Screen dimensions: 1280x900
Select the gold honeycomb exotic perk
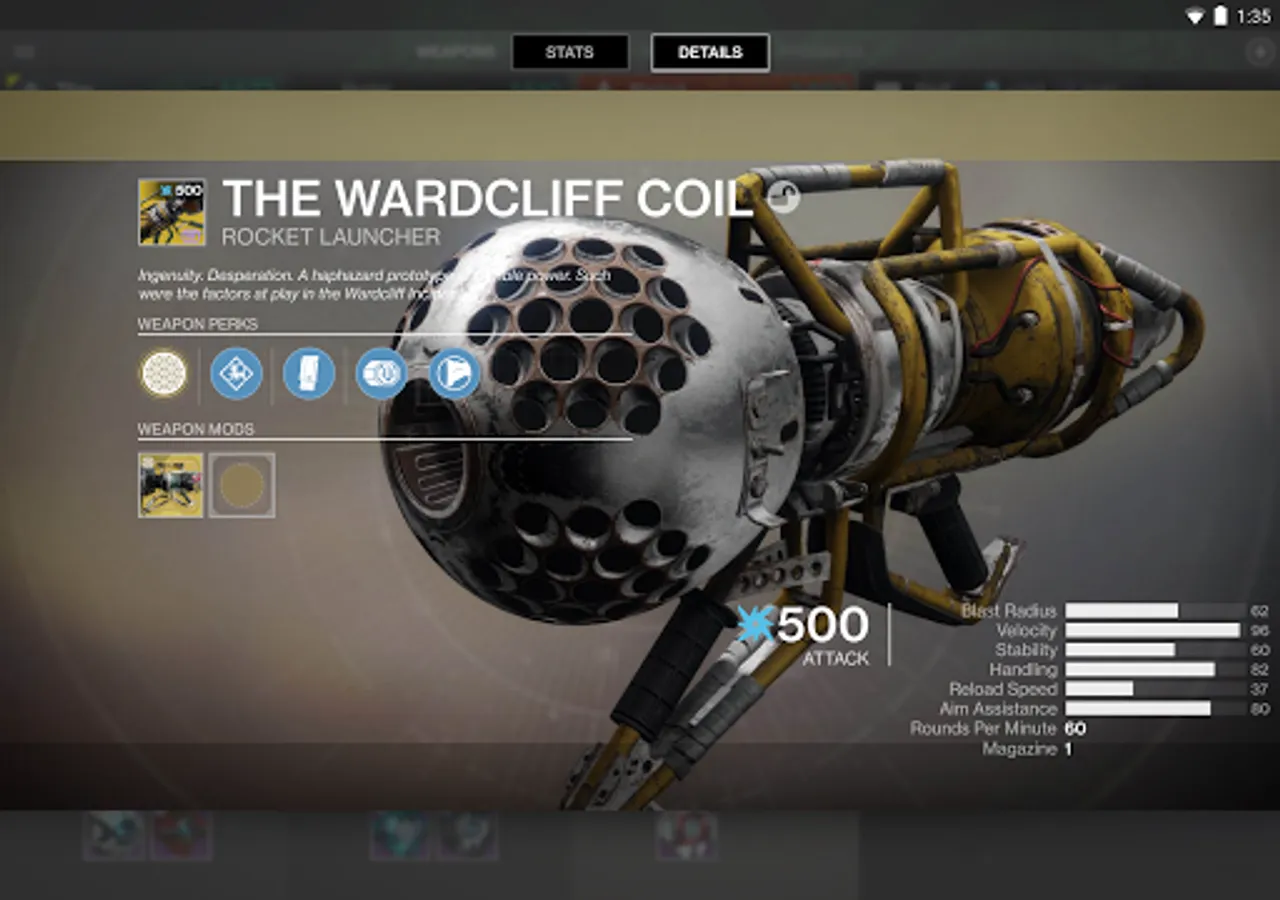(x=164, y=374)
